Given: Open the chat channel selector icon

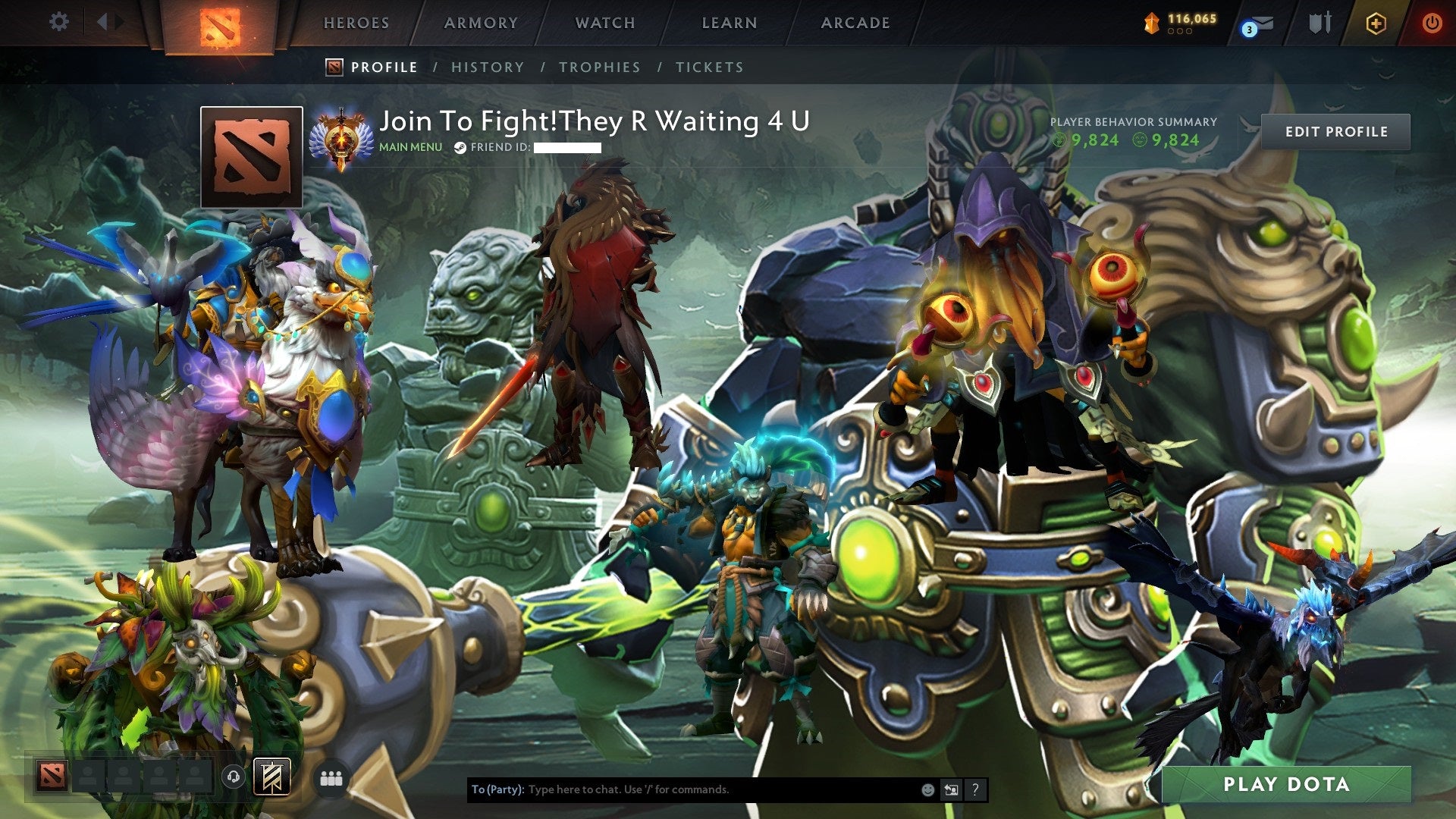Looking at the screenshot, I should (951, 789).
